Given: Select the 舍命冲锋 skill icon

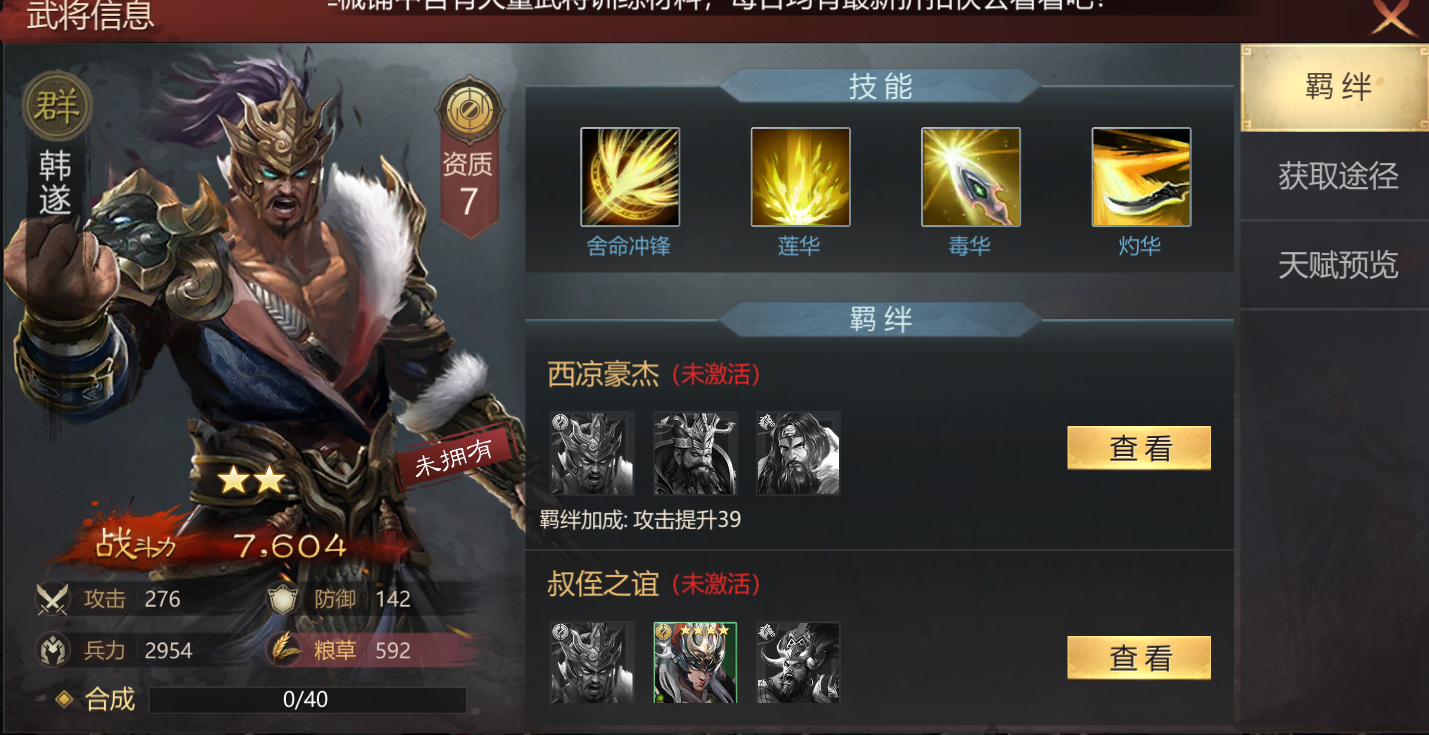Looking at the screenshot, I should coord(630,177).
